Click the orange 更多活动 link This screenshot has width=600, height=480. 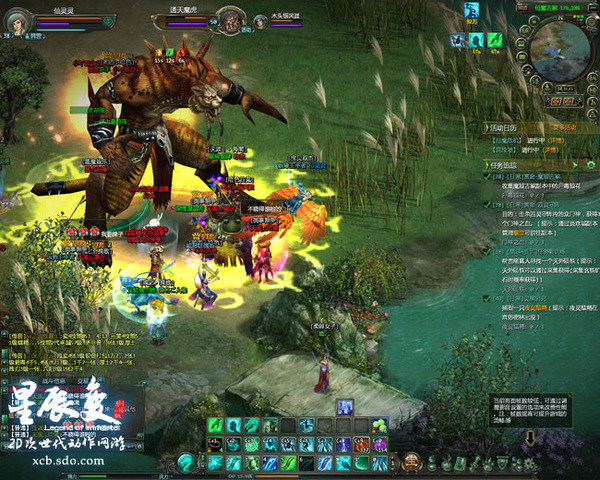tap(565, 128)
